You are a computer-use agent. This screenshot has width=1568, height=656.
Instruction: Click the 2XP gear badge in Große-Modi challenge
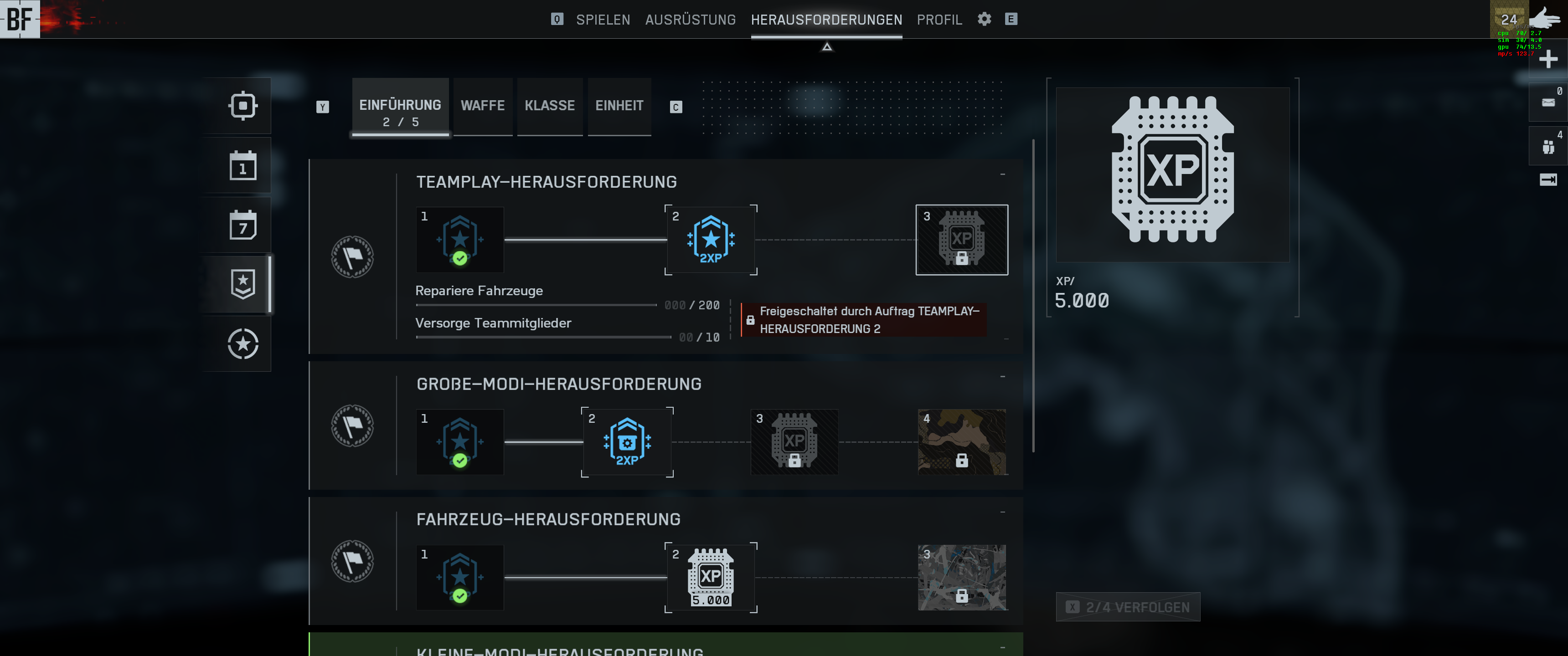627,442
